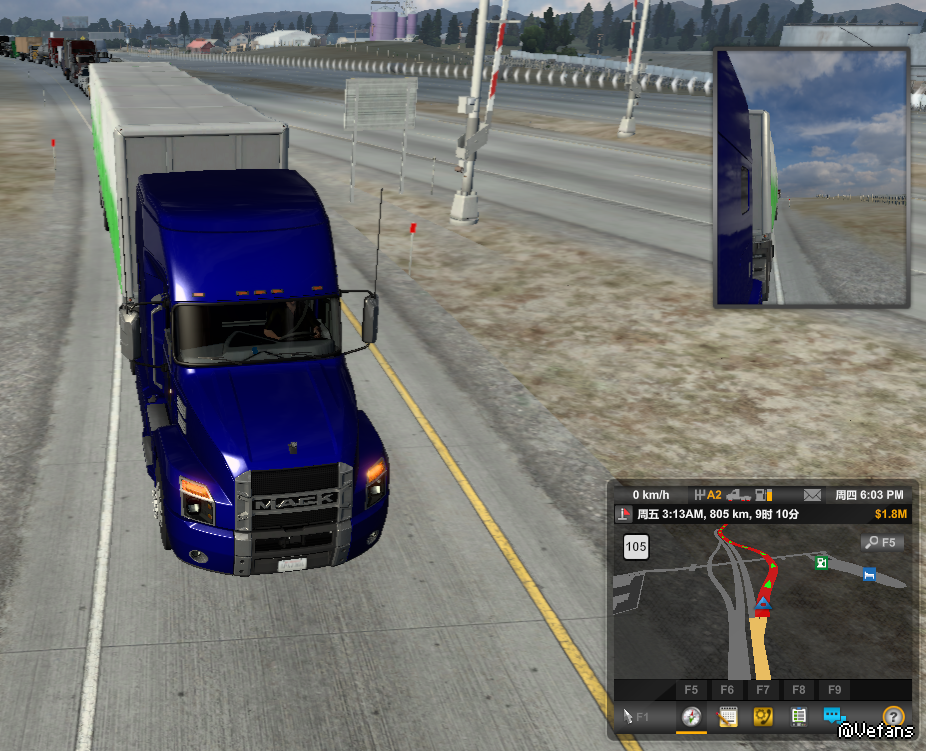Click the blue rest stop bed marker
This screenshot has width=926, height=751.
click(869, 574)
